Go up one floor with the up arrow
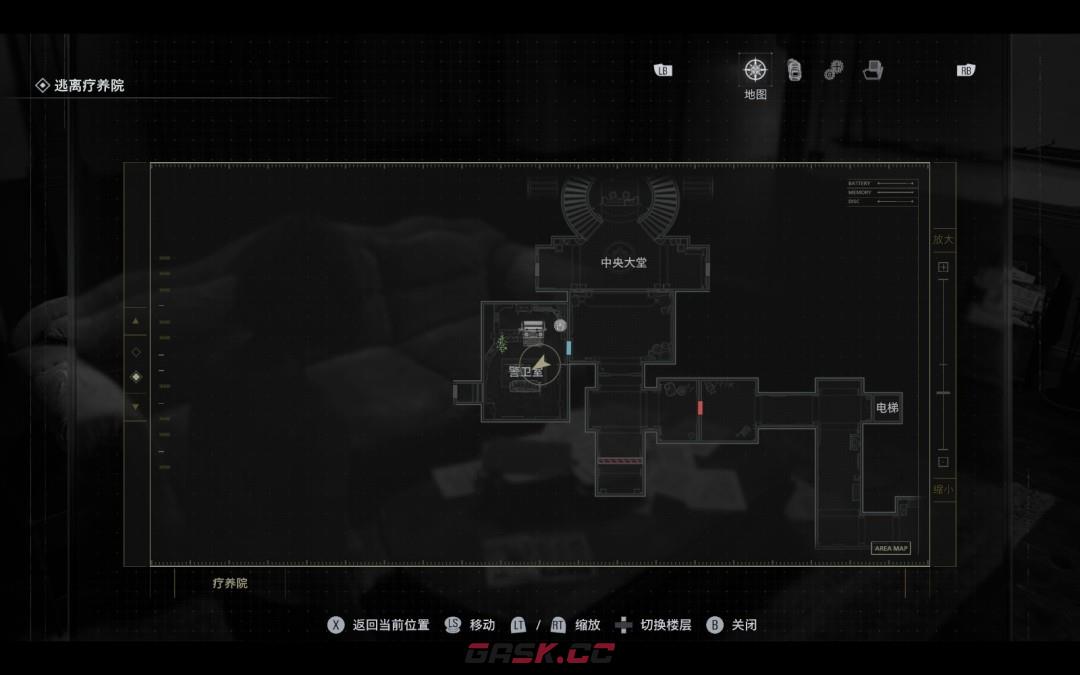Screen dimensions: 1080x675 [x=136, y=321]
